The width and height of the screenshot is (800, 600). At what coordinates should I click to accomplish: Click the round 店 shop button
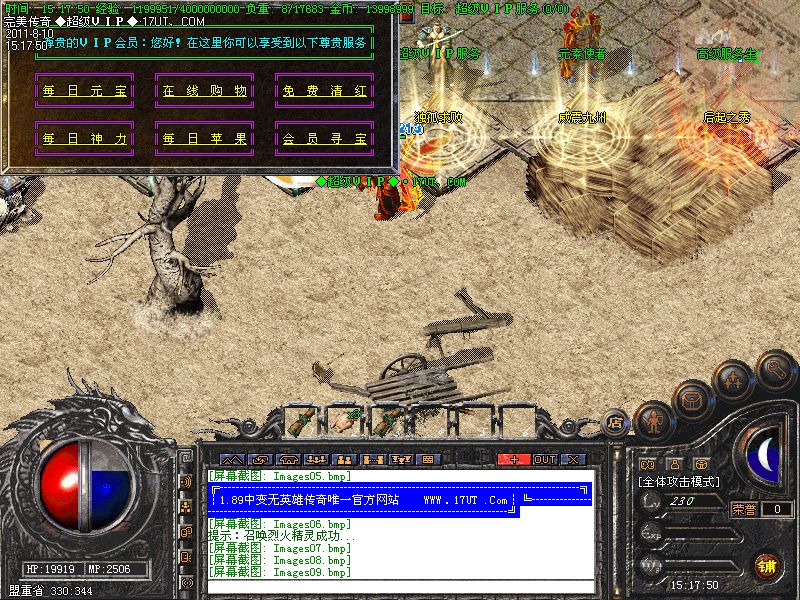(616, 424)
